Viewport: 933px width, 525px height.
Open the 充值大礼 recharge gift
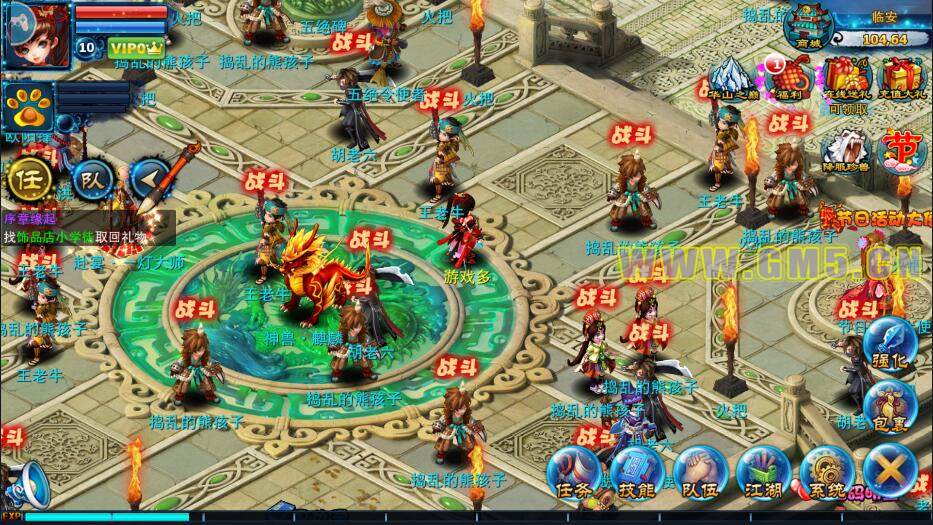901,78
